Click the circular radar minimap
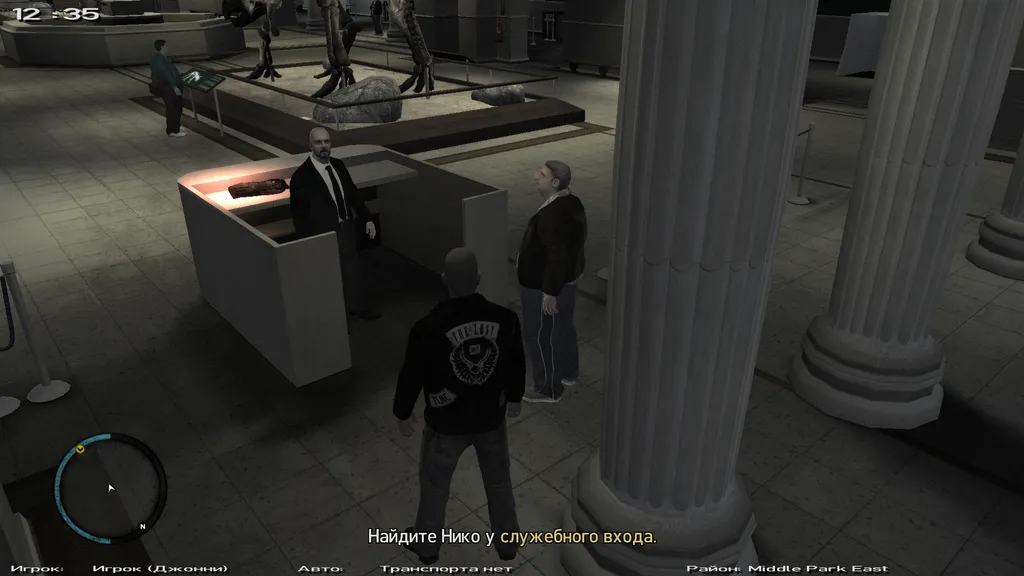This screenshot has height=576, width=1024. 110,488
